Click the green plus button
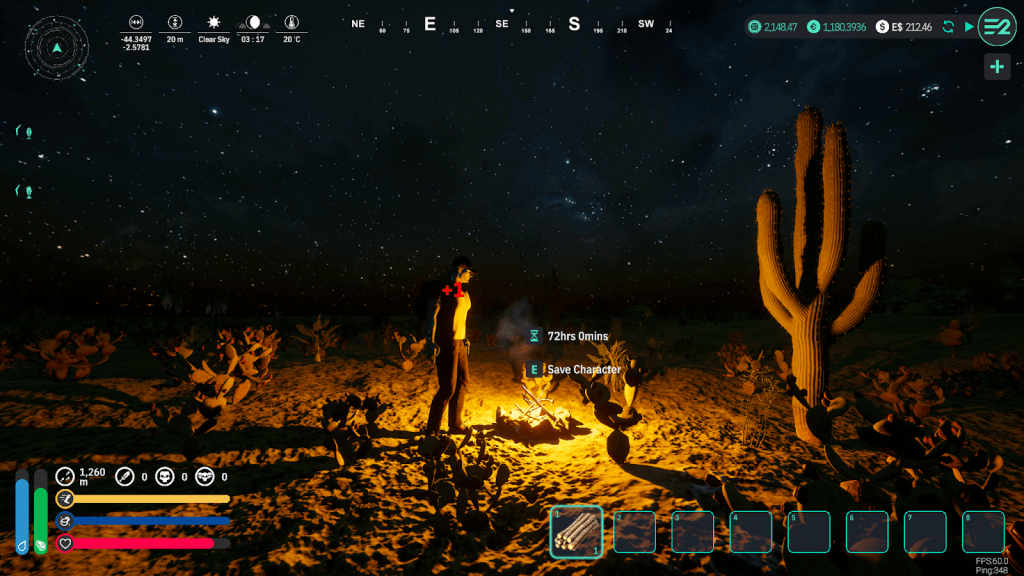1024x576 pixels. [997, 67]
